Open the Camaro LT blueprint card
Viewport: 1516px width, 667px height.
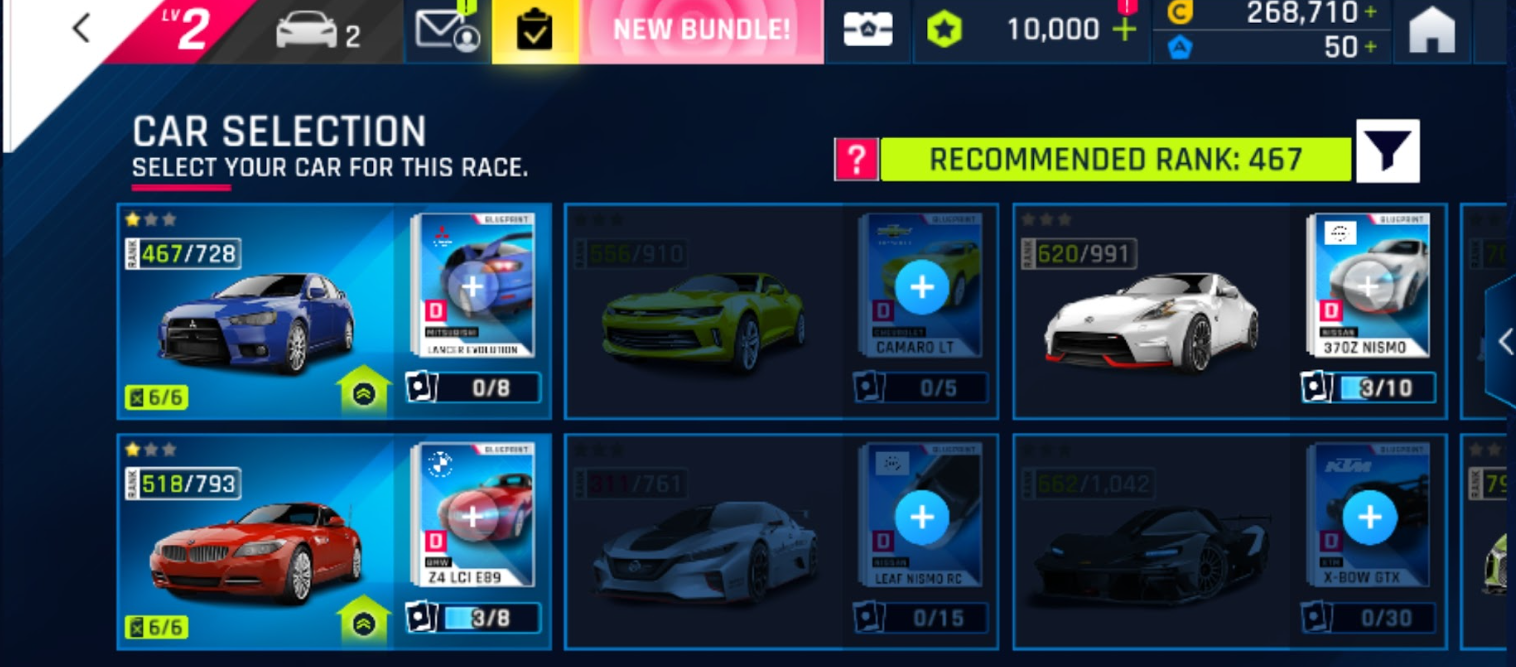tap(921, 286)
